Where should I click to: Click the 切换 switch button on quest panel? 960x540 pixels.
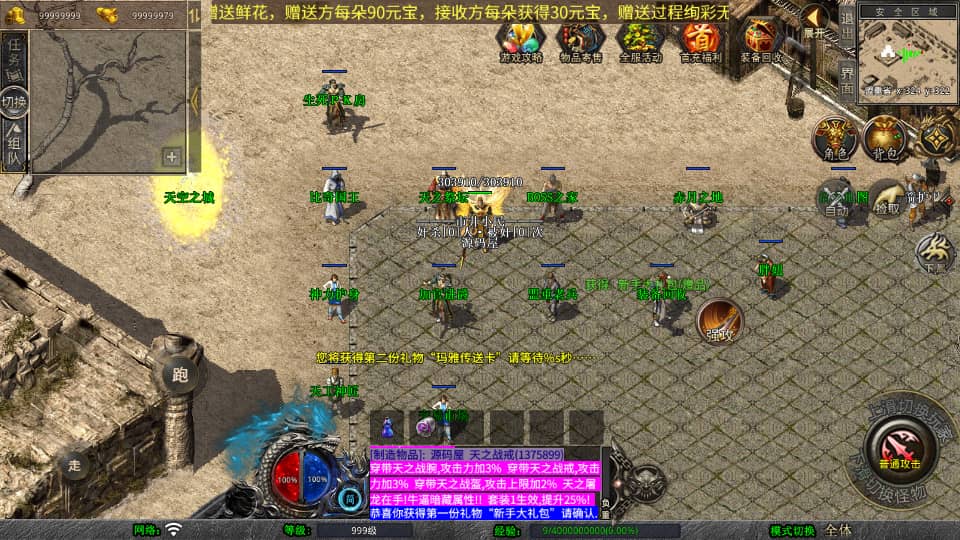(14, 101)
